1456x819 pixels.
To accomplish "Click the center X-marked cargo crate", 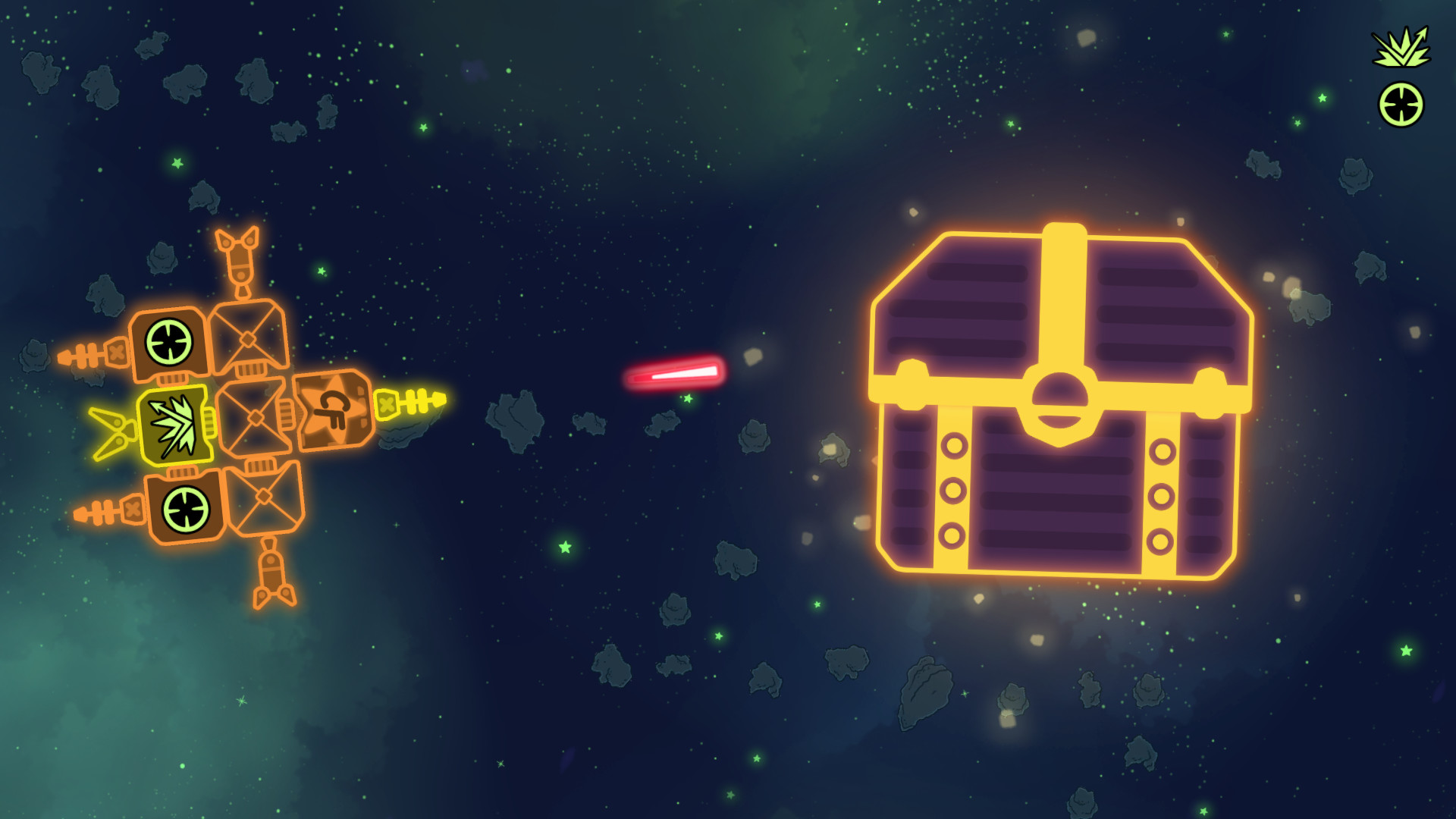I will [254, 417].
